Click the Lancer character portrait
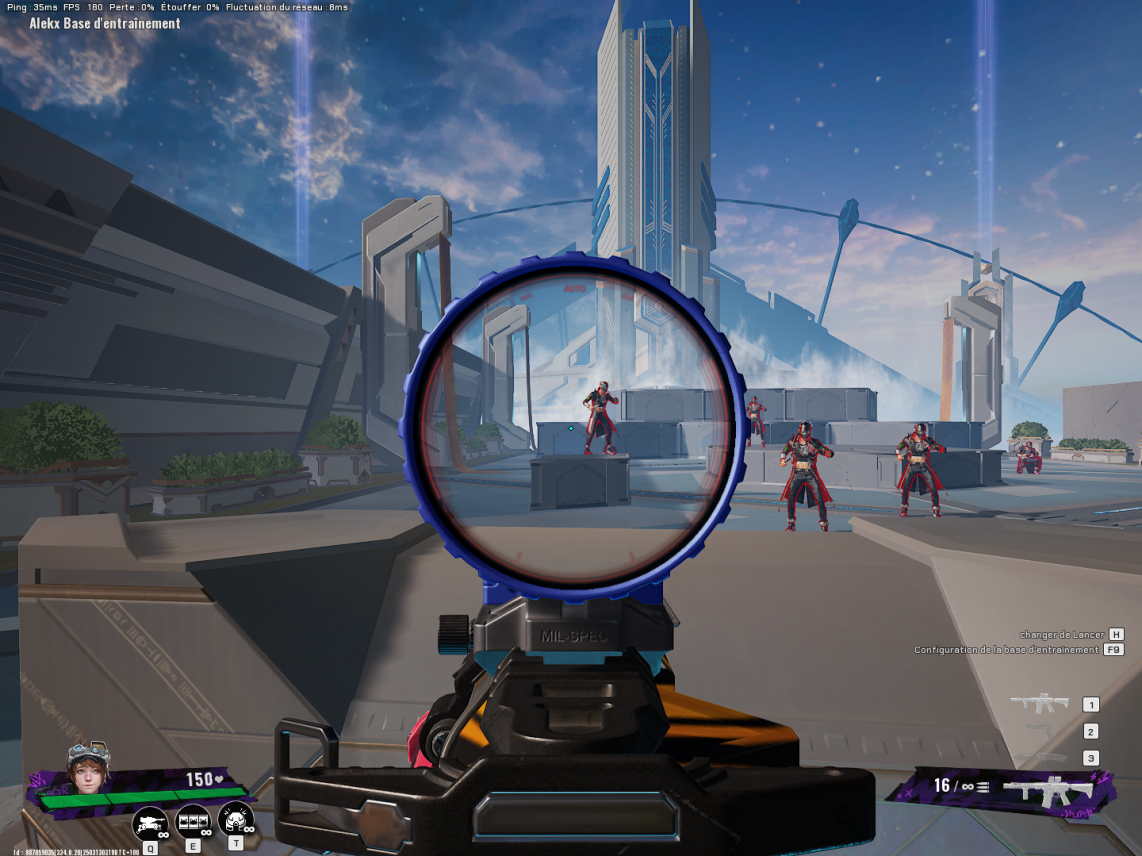1142x856 pixels. [88, 767]
